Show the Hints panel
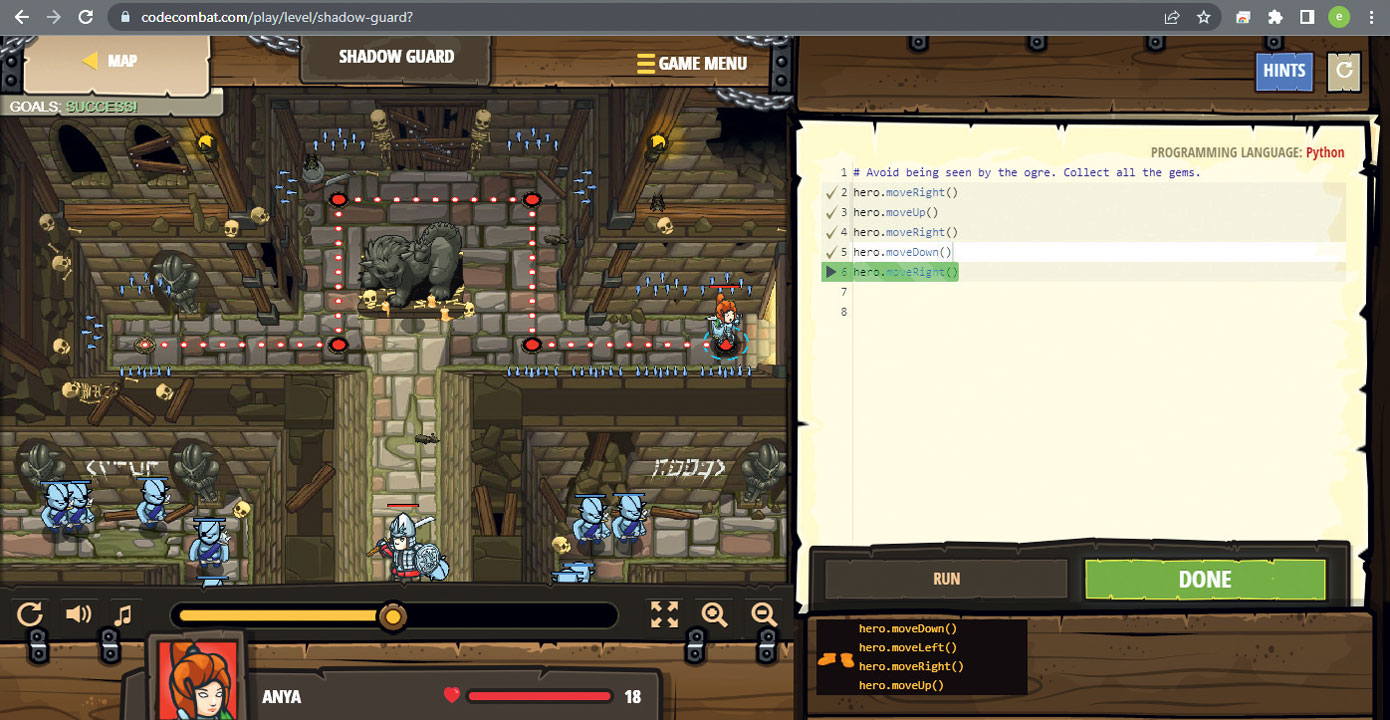 (1284, 71)
